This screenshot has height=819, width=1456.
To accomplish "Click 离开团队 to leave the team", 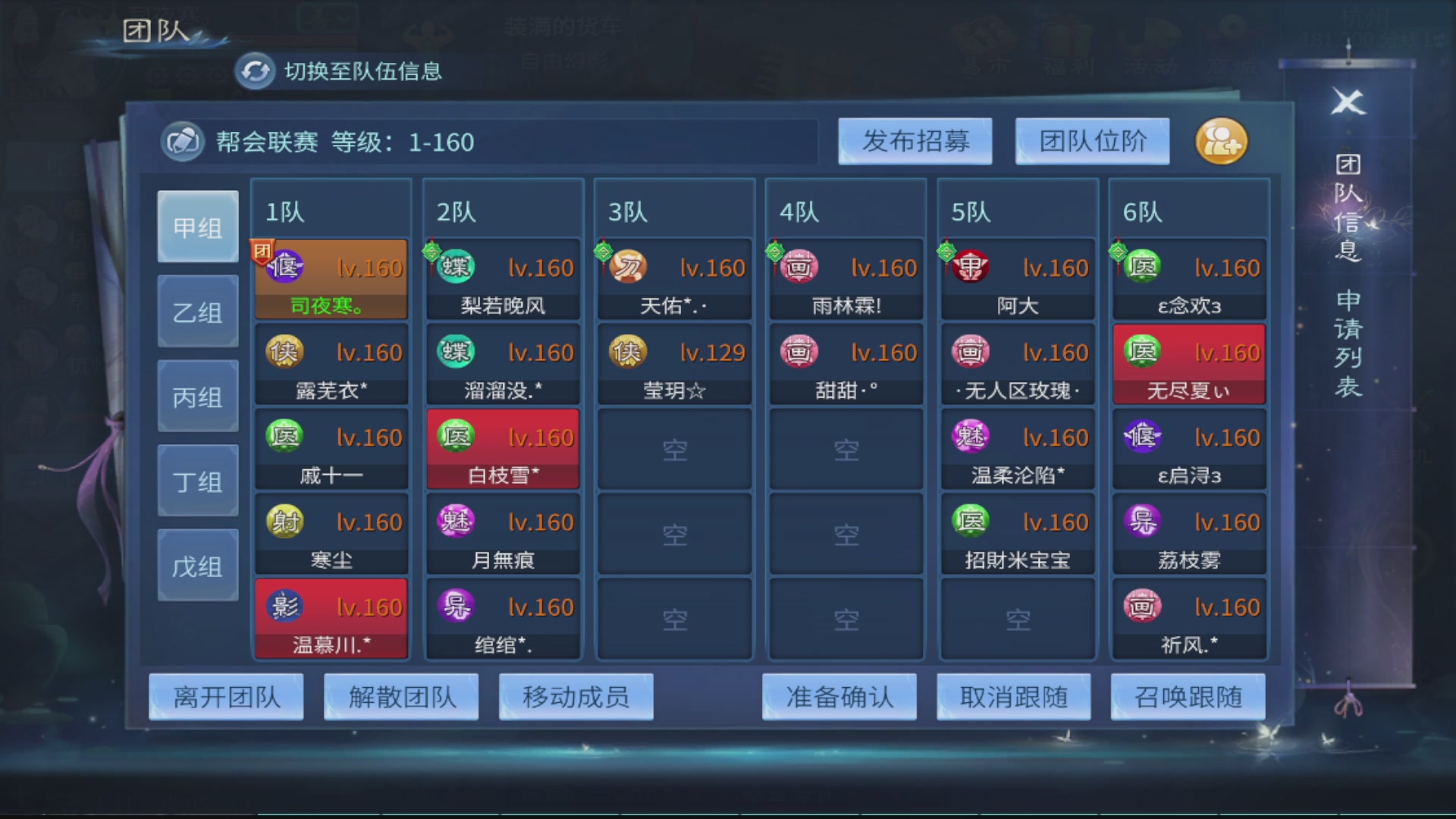I will [225, 696].
